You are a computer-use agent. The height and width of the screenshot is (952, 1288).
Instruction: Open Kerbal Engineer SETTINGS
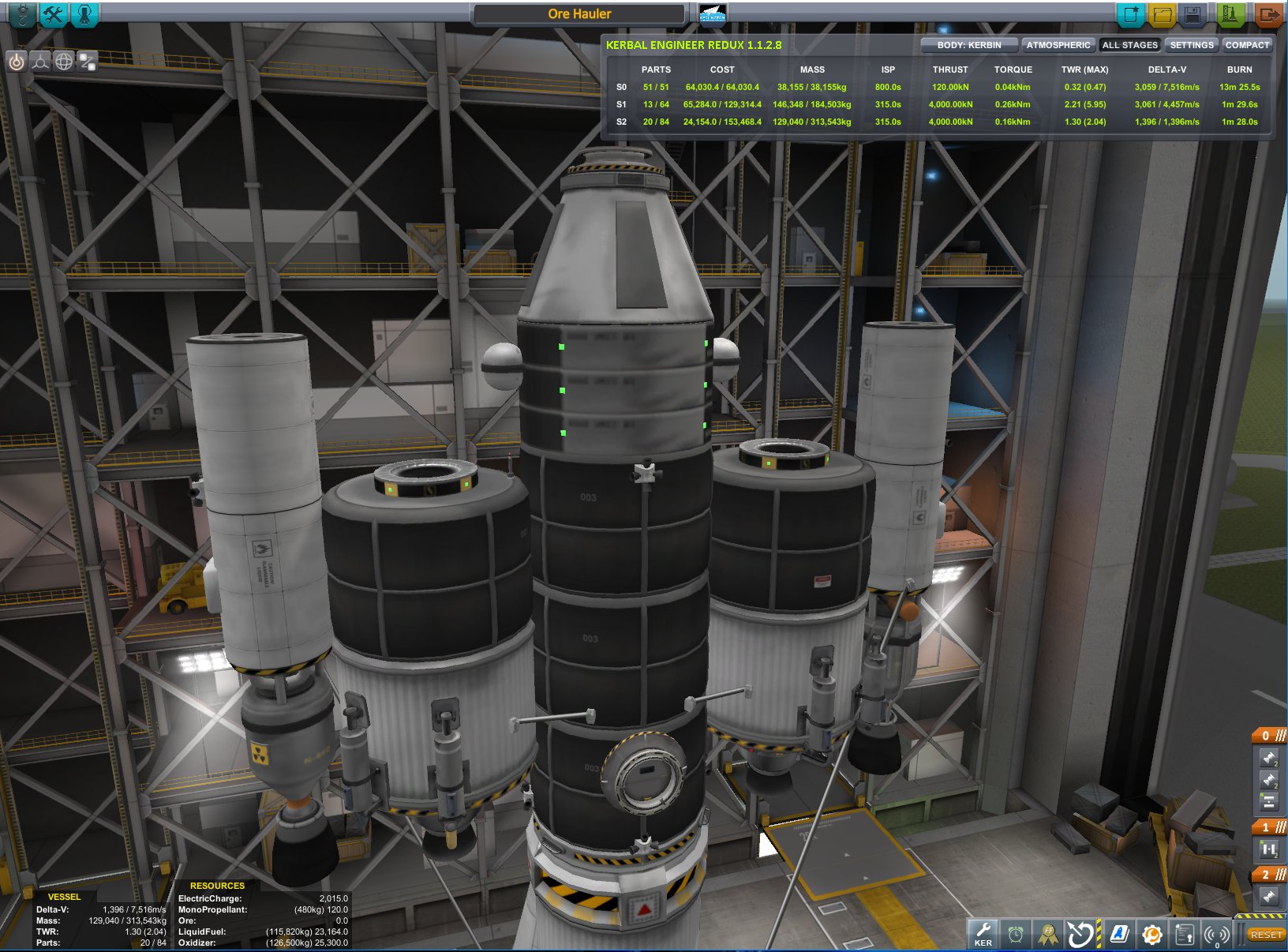click(1191, 45)
